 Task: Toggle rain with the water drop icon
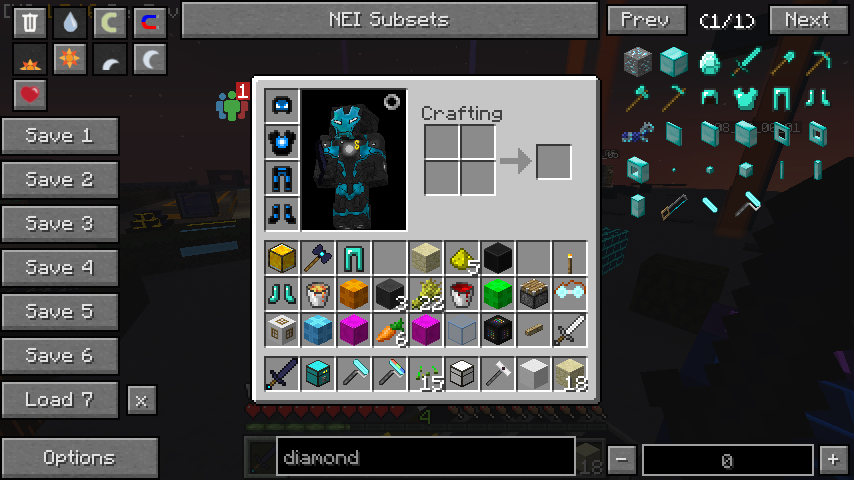click(x=70, y=23)
